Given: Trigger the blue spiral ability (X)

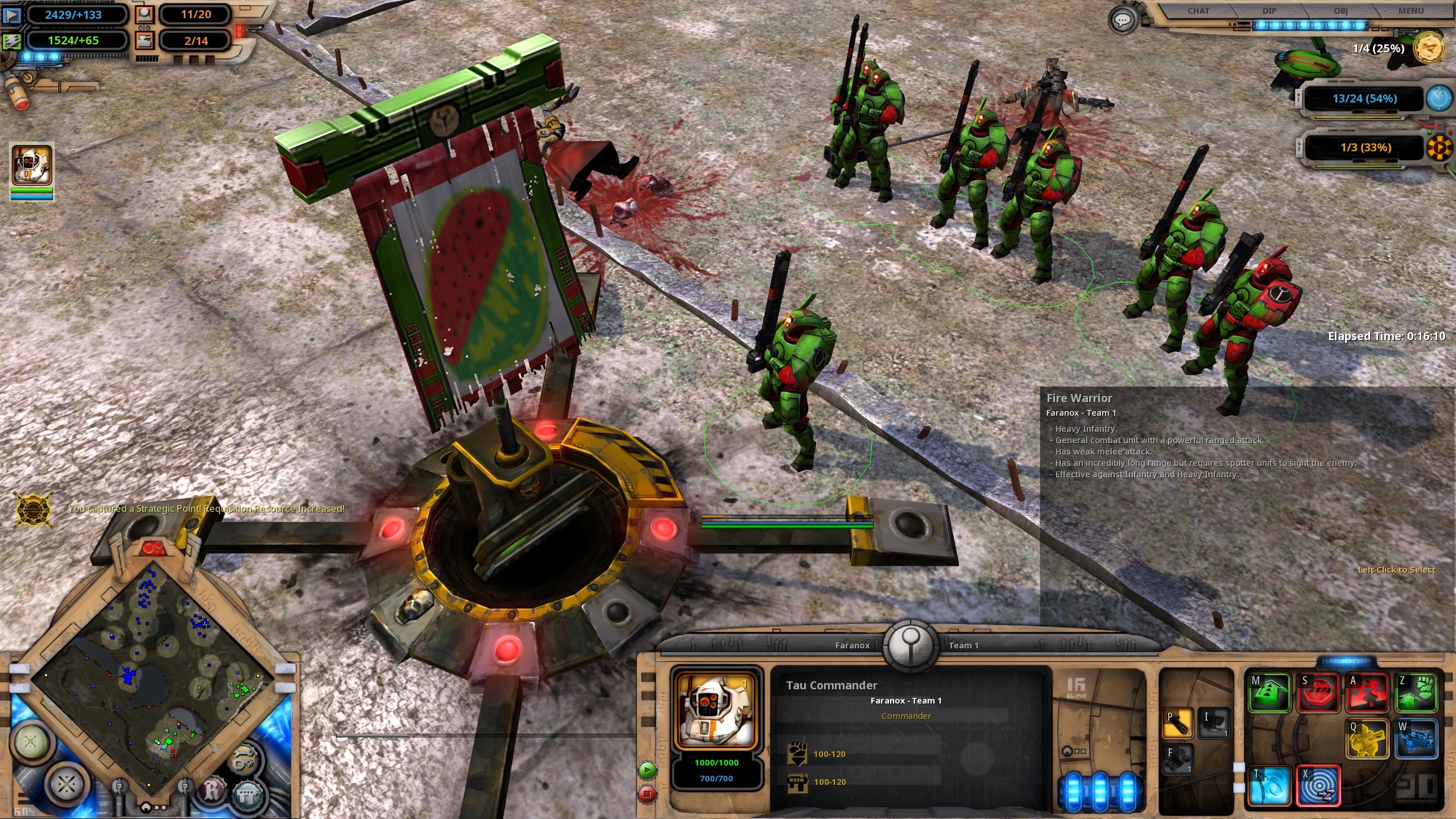Looking at the screenshot, I should click(x=1318, y=786).
